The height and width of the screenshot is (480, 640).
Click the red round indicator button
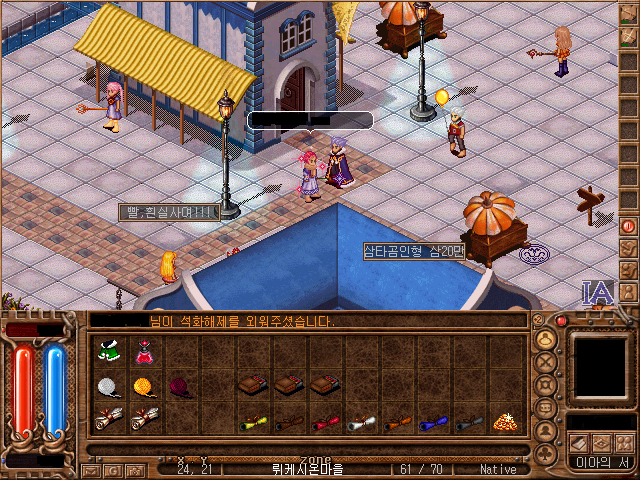pyautogui.click(x=561, y=320)
